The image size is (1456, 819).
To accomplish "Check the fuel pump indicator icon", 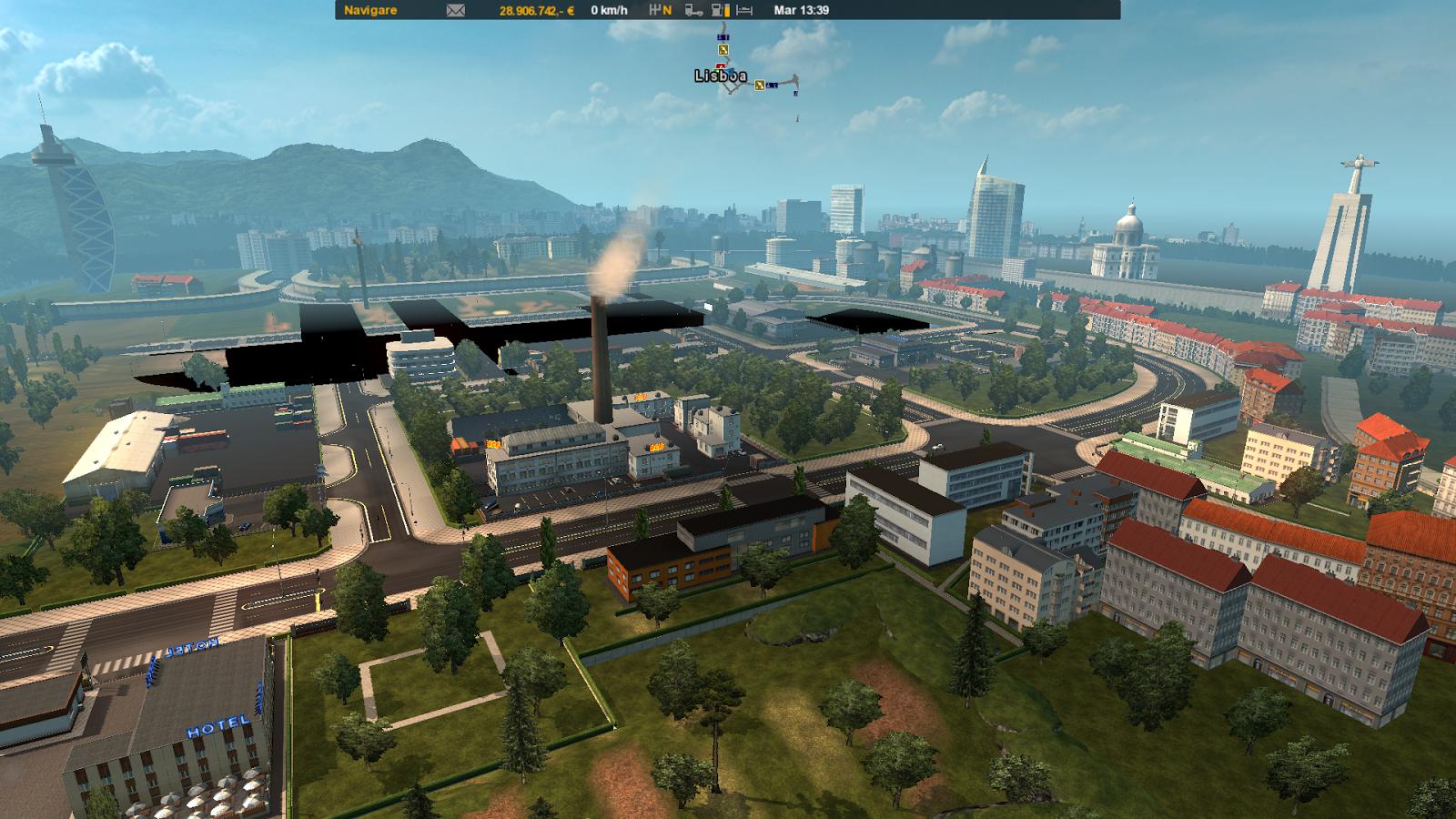I will pyautogui.click(x=719, y=10).
